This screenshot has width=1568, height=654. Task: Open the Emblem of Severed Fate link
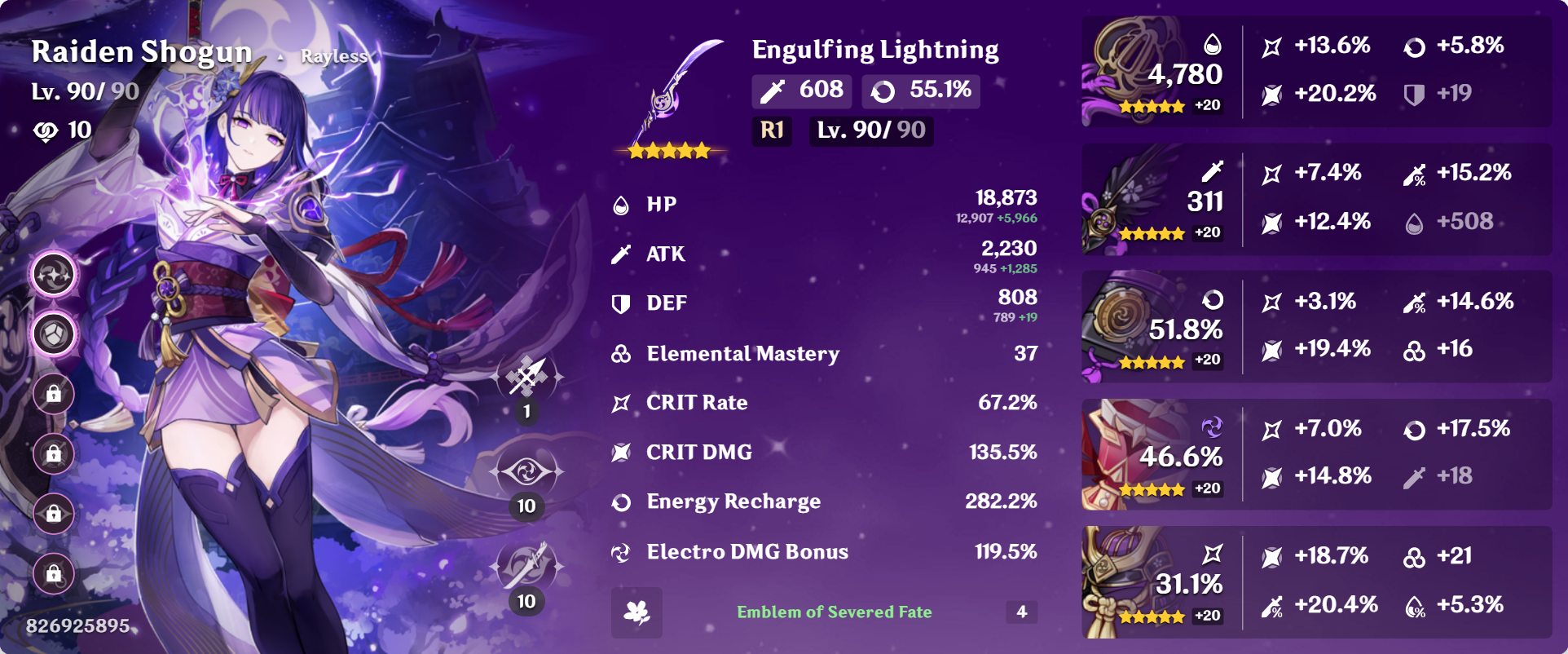pos(835,612)
